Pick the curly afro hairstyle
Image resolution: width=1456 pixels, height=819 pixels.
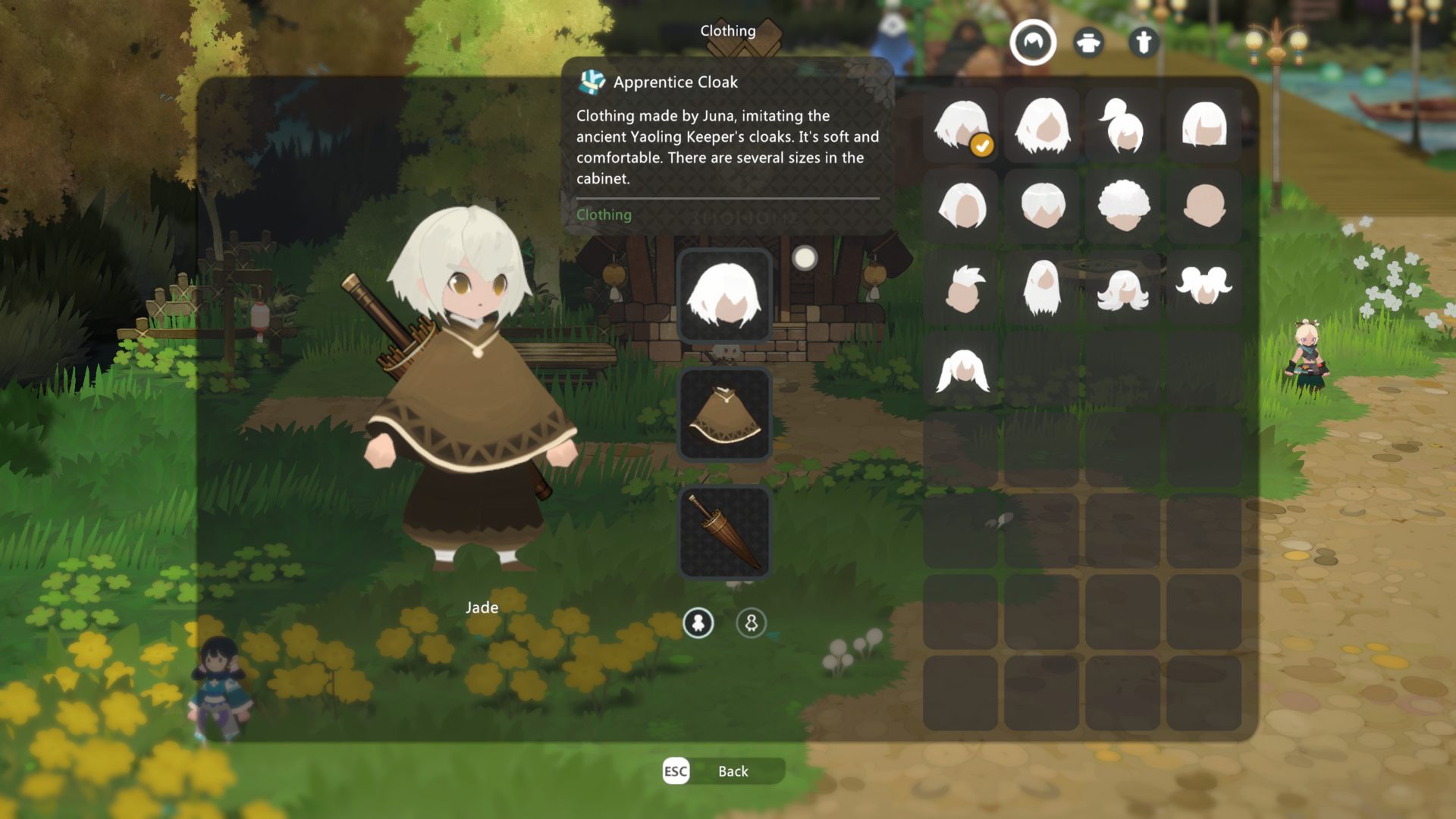[x=1122, y=206]
